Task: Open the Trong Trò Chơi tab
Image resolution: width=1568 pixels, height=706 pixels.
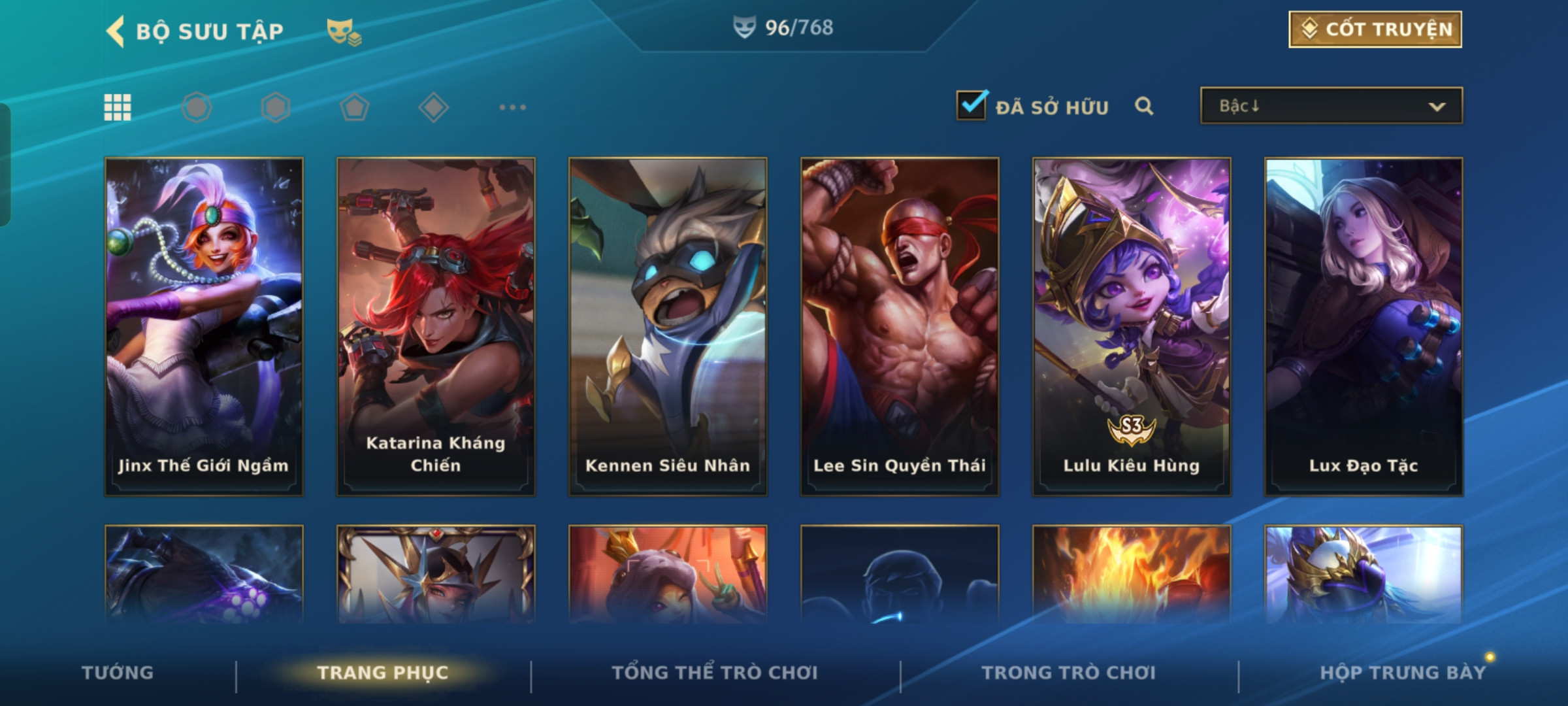Action: point(1068,673)
